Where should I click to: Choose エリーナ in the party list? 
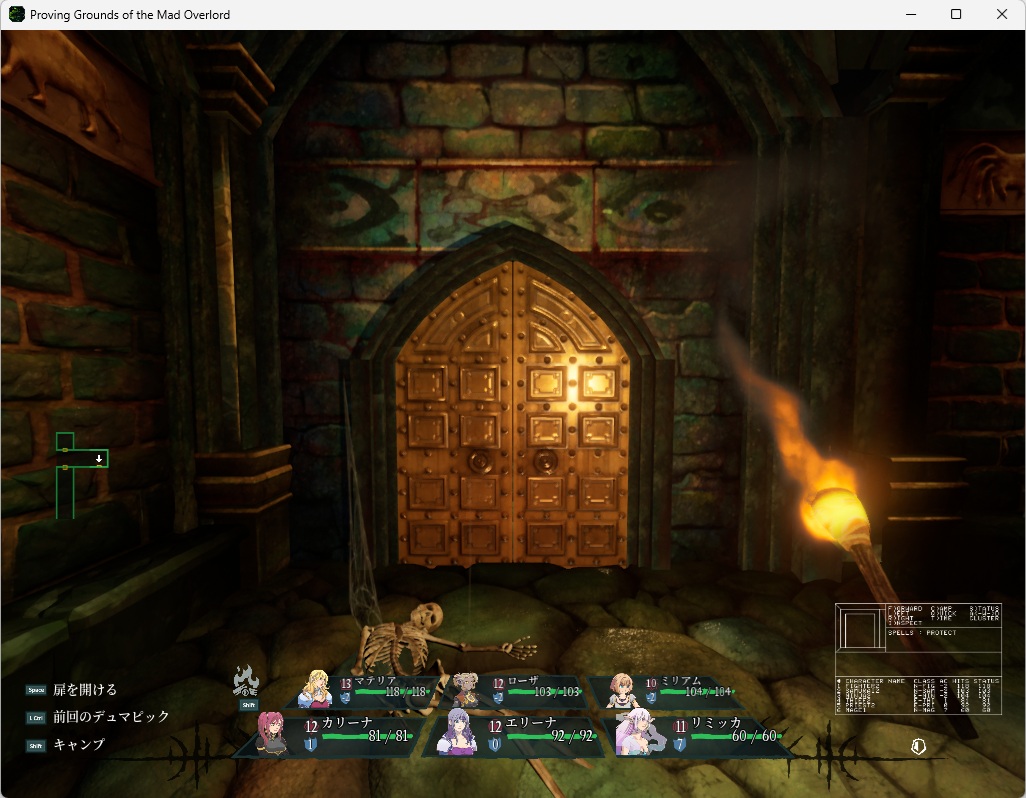coord(512,735)
